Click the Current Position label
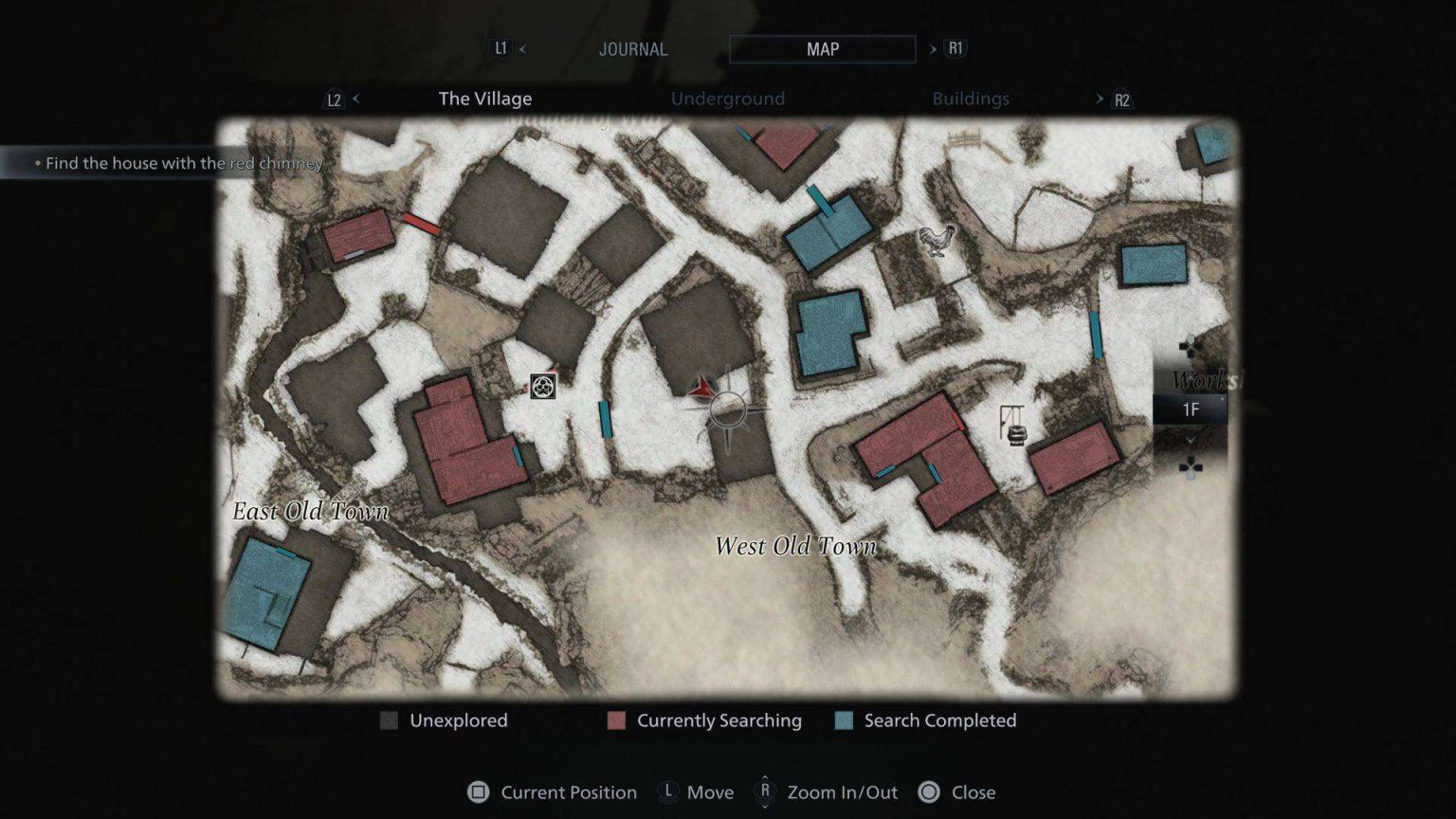The width and height of the screenshot is (1456, 819). point(569,792)
